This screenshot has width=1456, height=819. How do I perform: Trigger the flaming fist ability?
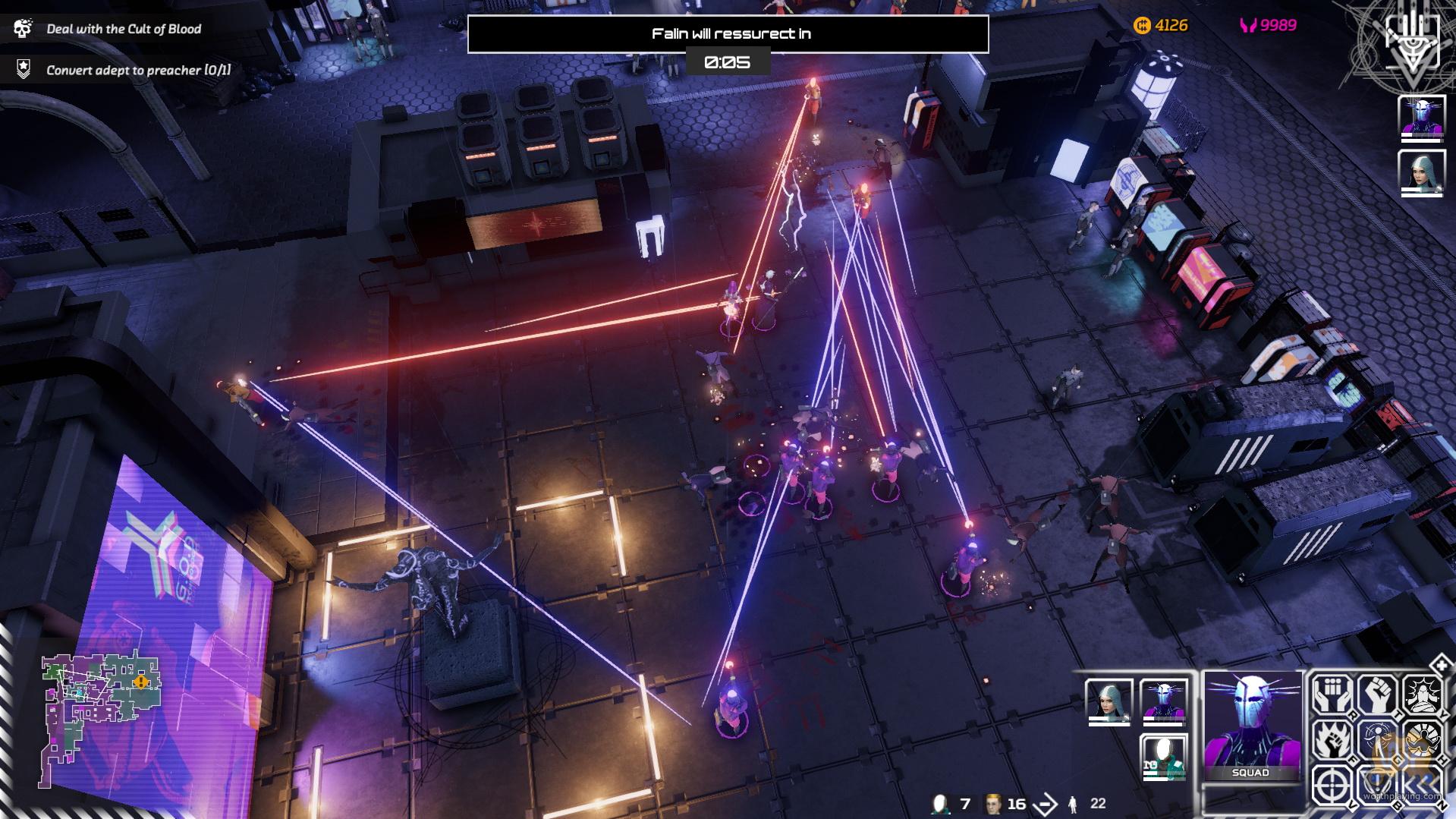click(1331, 739)
